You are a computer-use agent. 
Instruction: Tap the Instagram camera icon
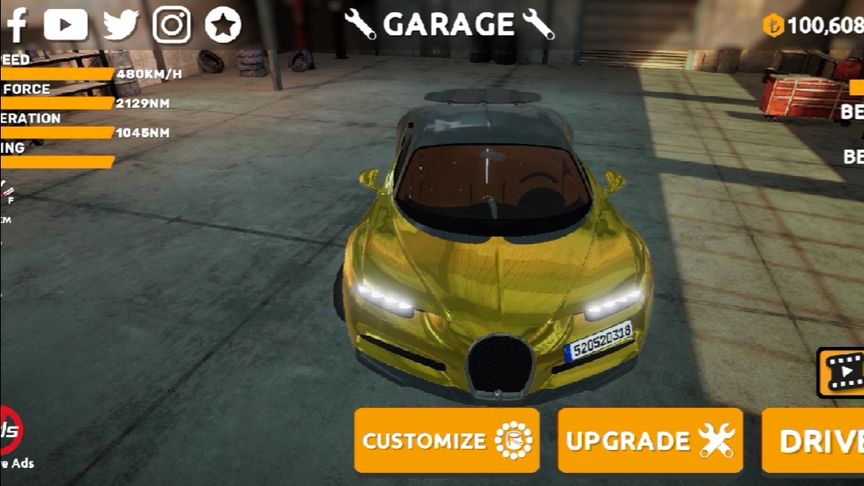coord(172,24)
